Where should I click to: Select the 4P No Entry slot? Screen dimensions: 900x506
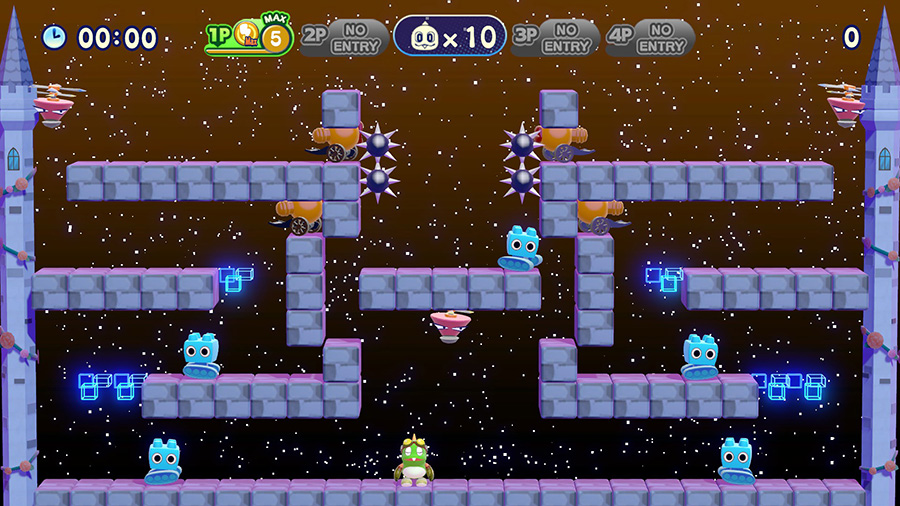pyautogui.click(x=650, y=38)
